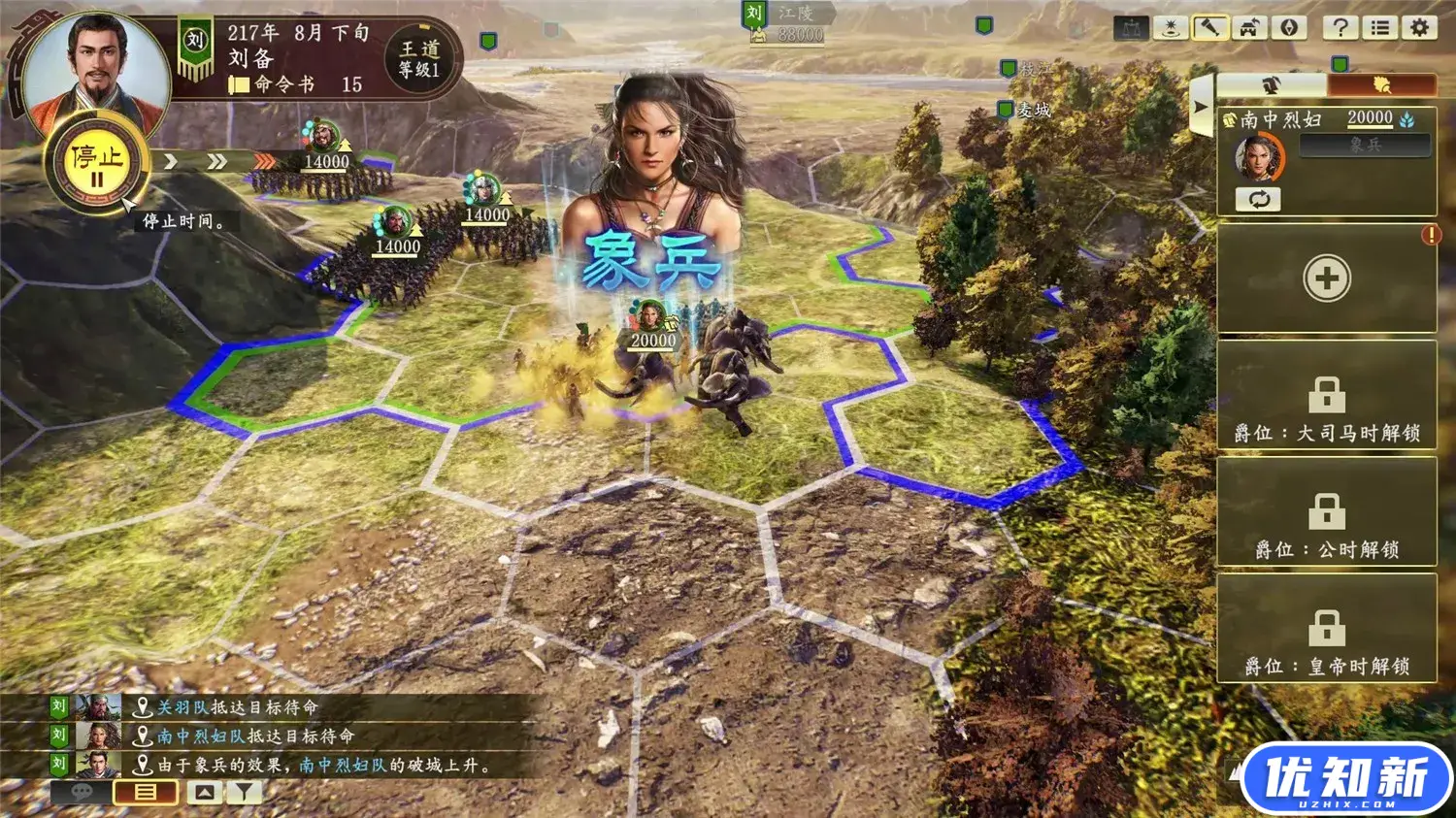Click the castle return toolbar button
This screenshot has height=818, width=1456.
tap(1249, 27)
